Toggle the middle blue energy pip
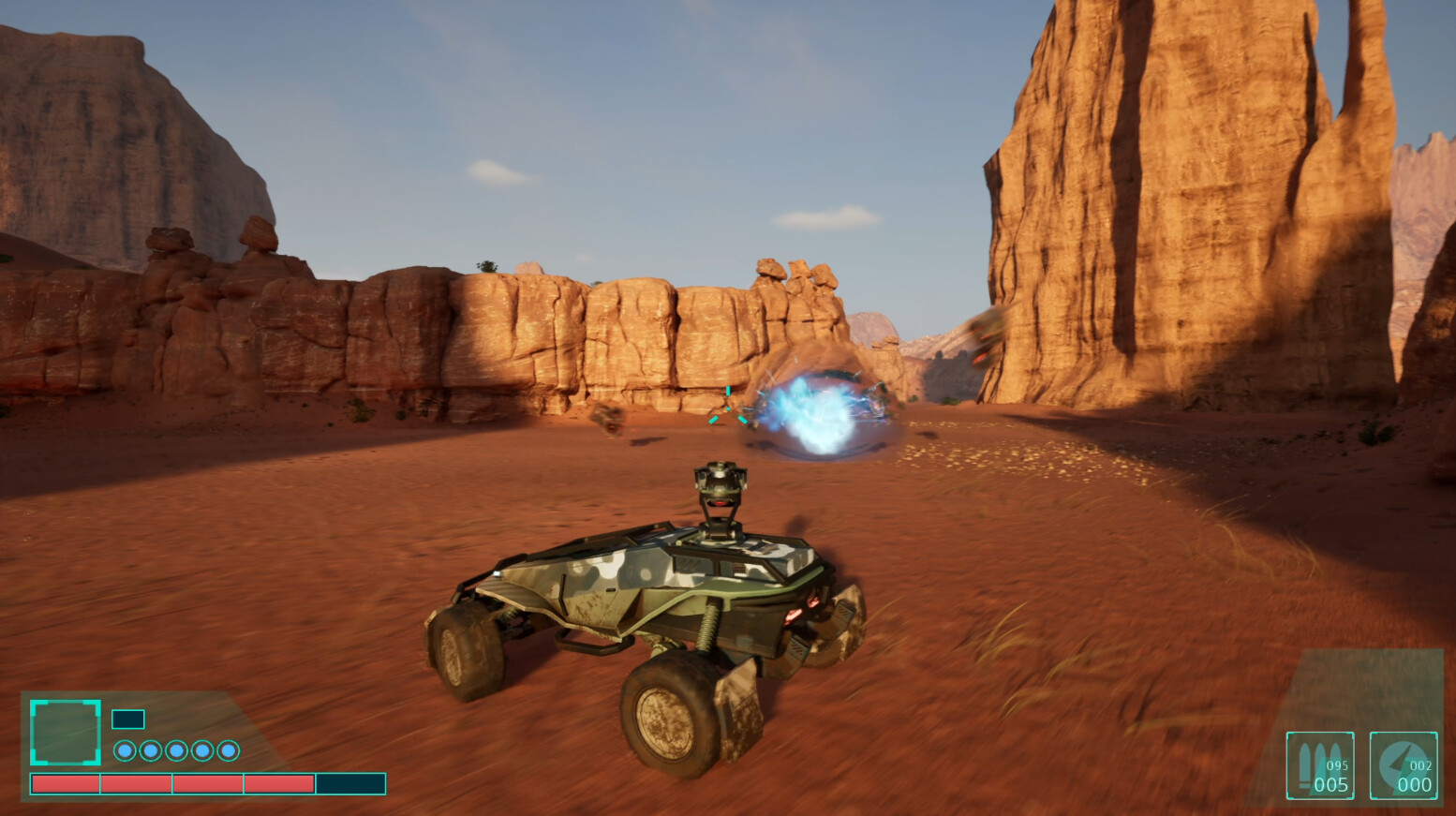Image resolution: width=1456 pixels, height=816 pixels. 177,749
